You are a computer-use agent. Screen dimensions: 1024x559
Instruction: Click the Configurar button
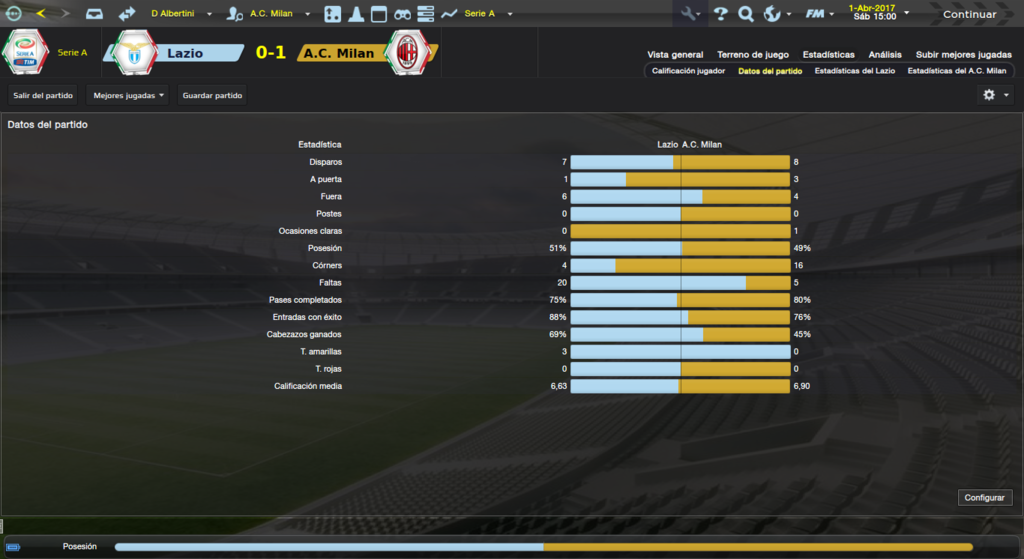(x=986, y=497)
